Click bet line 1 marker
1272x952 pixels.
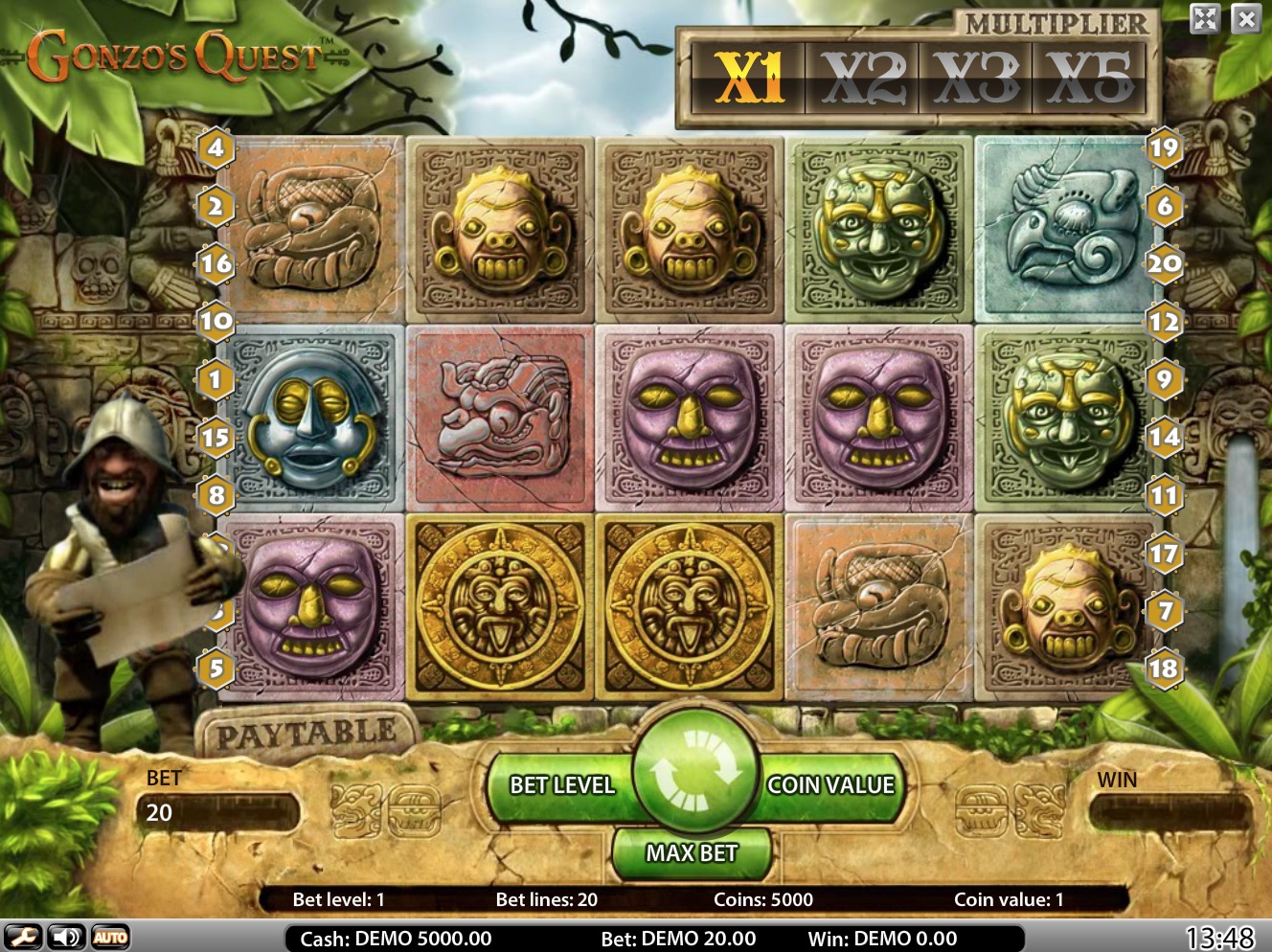[x=216, y=379]
